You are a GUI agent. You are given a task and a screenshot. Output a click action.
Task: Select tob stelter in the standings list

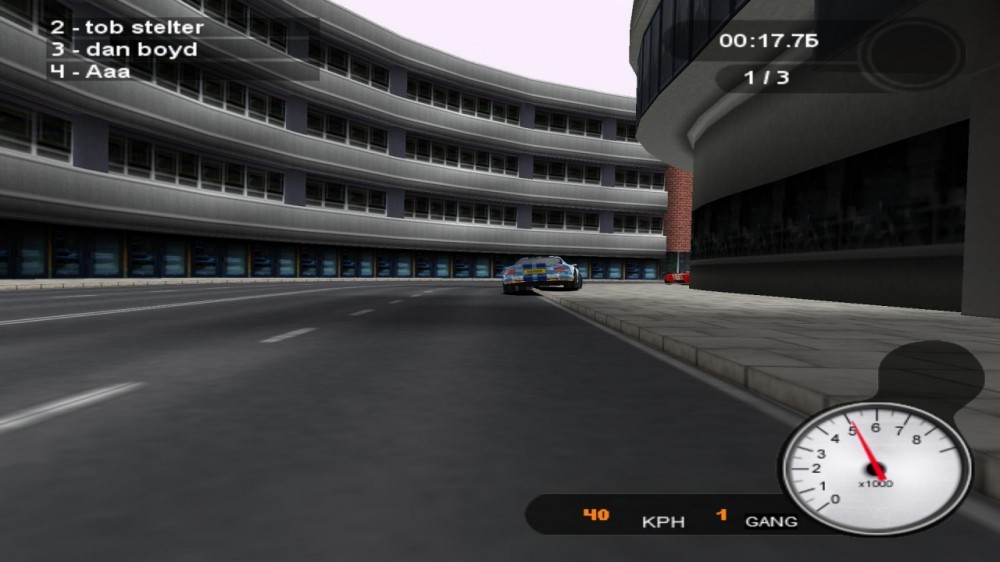[125, 27]
